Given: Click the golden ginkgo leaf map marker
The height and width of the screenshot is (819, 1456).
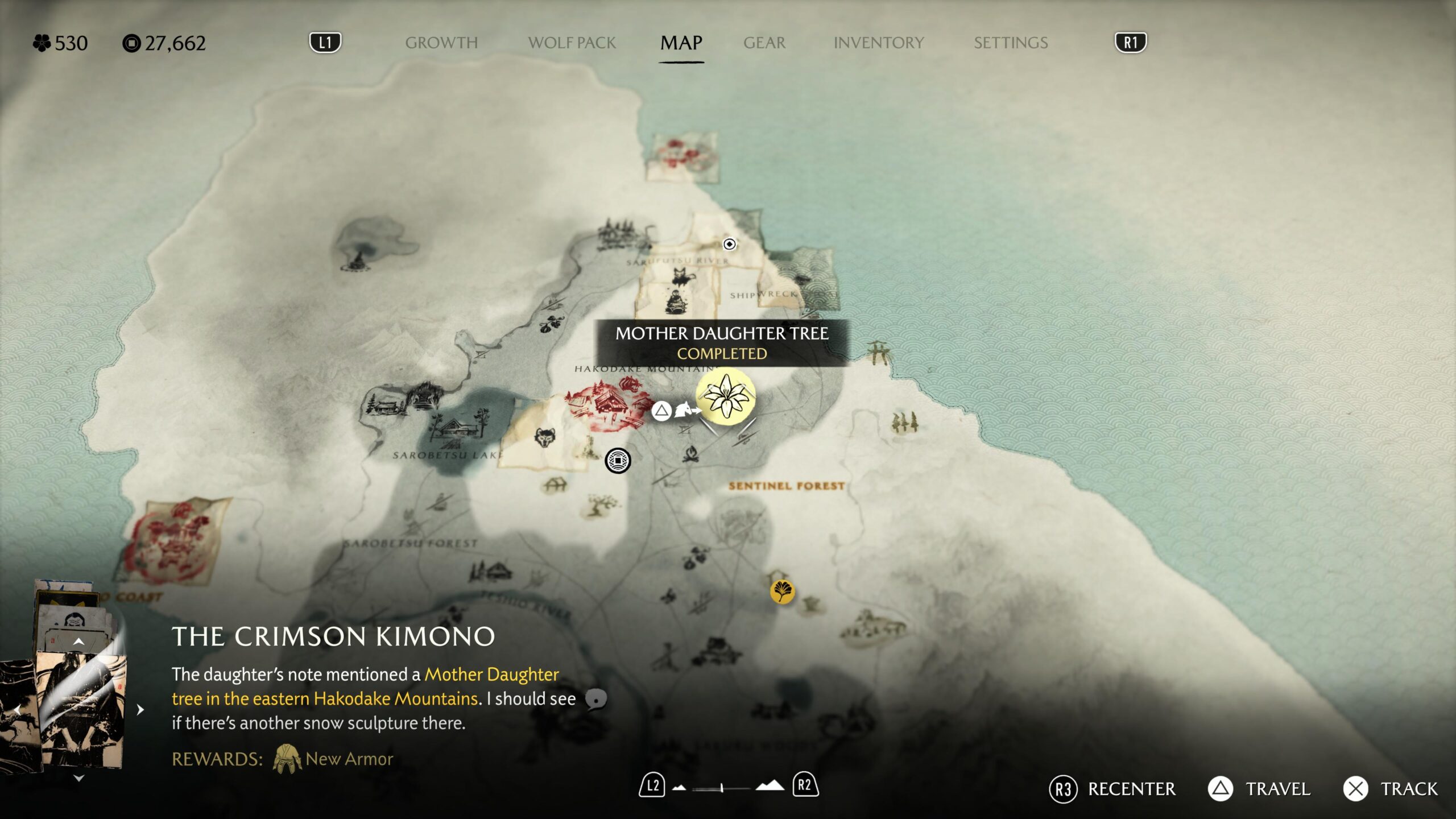Looking at the screenshot, I should coord(782,591).
